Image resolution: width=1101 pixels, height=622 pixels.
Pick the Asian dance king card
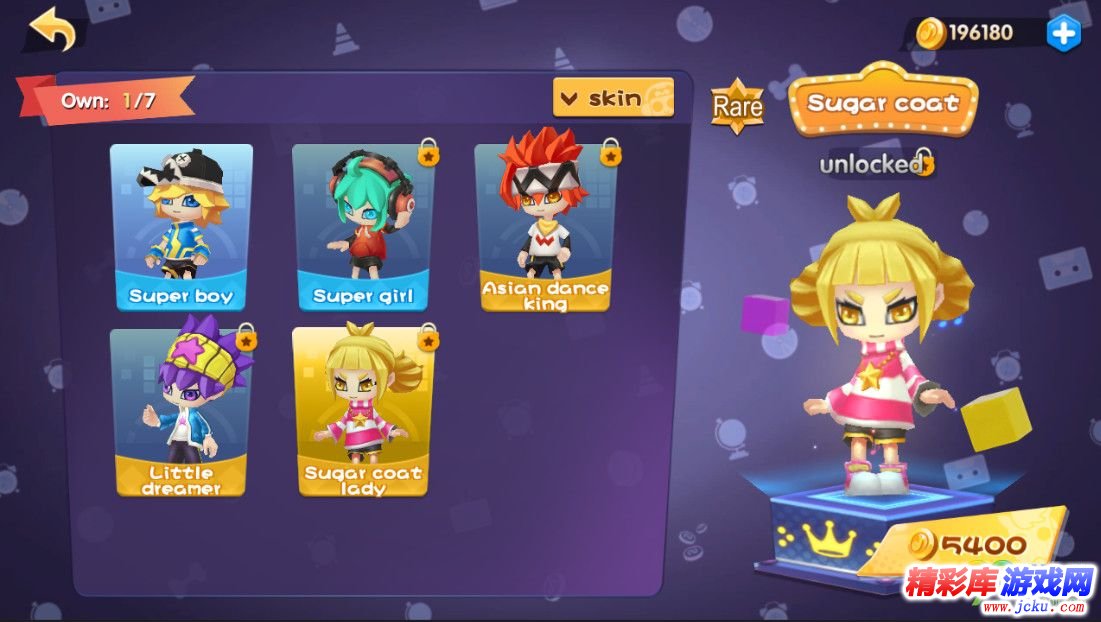[x=545, y=227]
